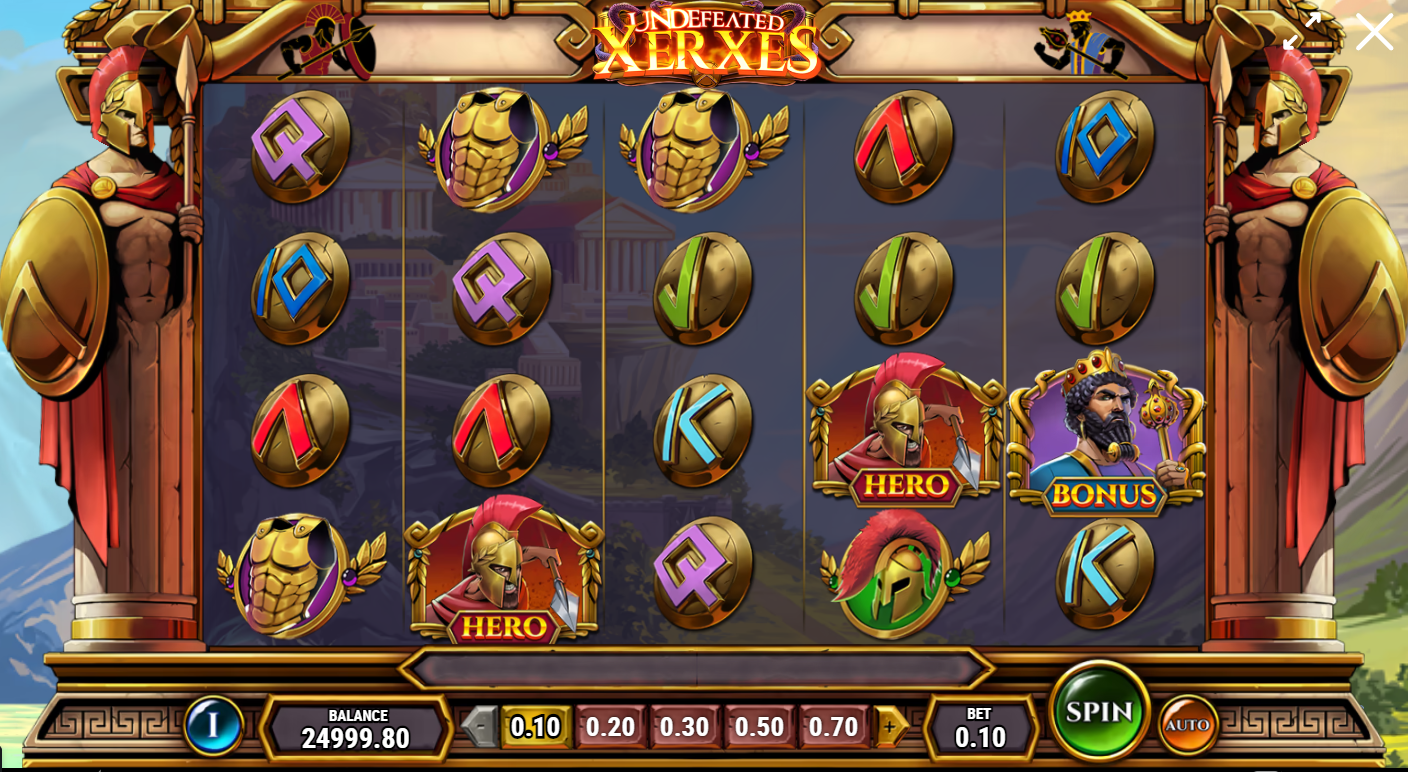Pick the 0.50 bet amount
The height and width of the screenshot is (772, 1408).
[759, 727]
